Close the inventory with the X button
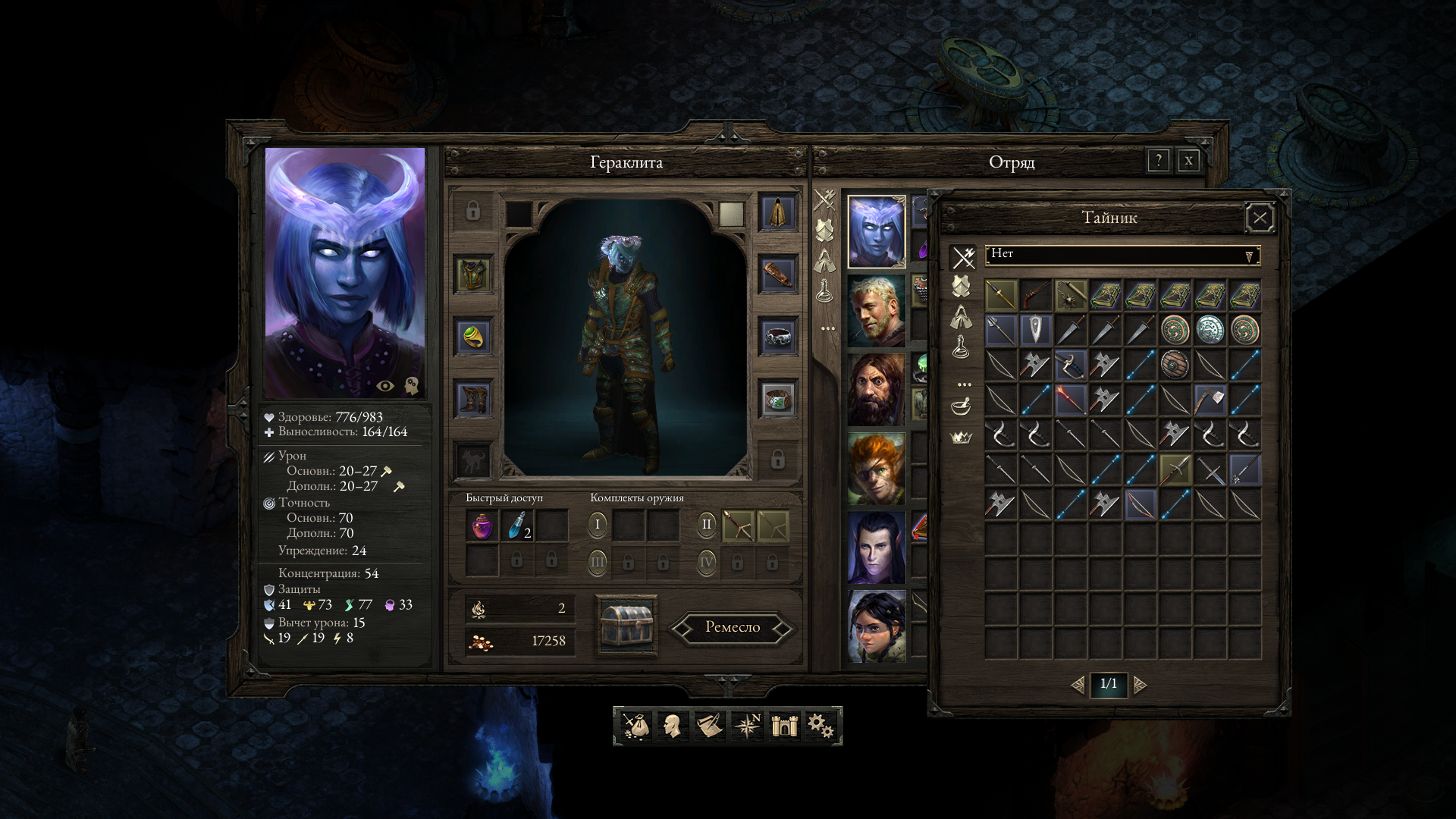 pyautogui.click(x=1188, y=161)
